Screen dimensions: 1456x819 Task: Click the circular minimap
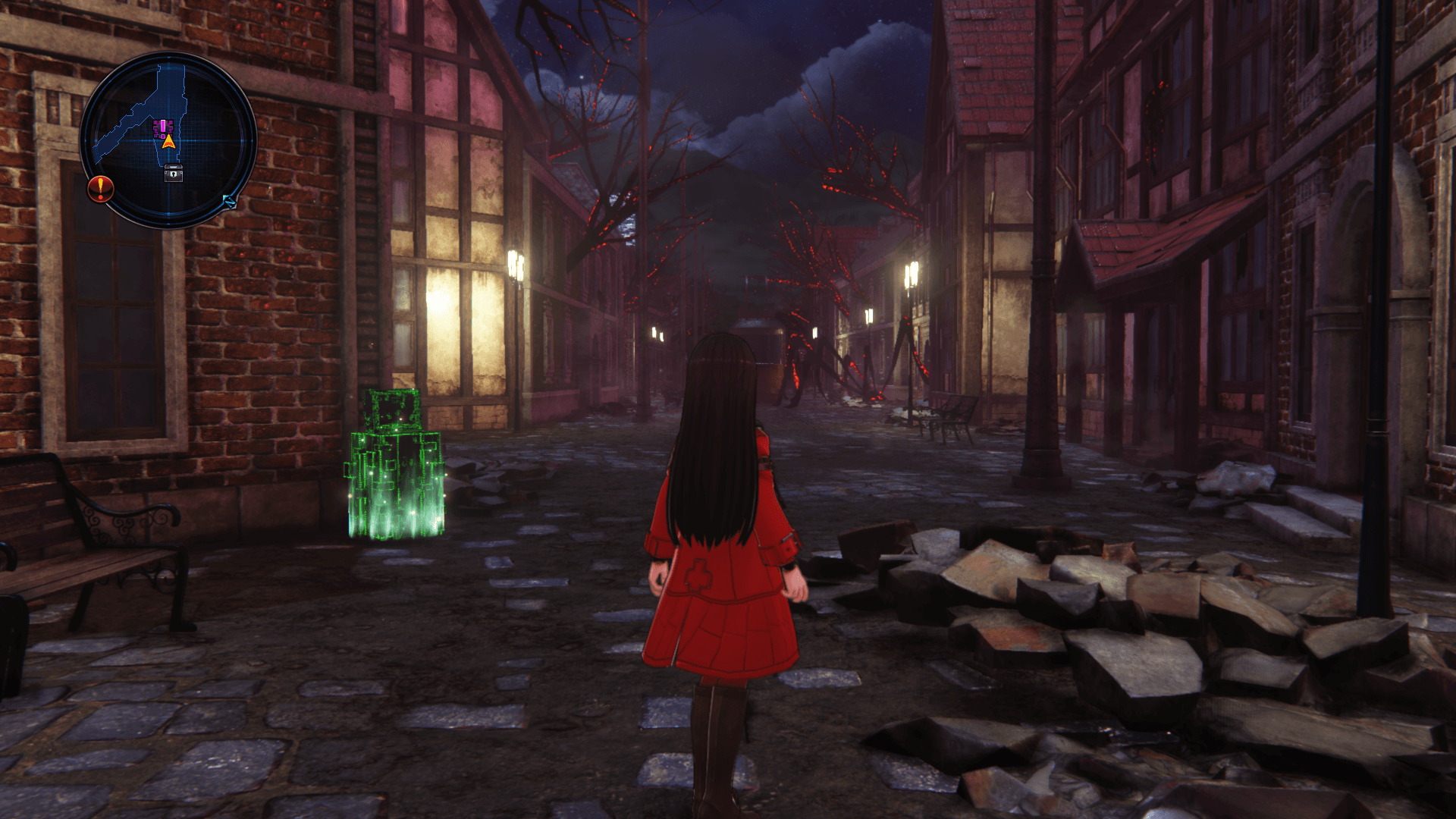(168, 140)
